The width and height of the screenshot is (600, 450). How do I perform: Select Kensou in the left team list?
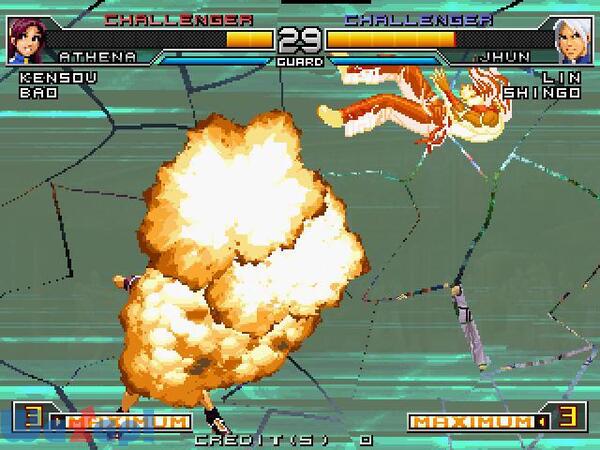pos(46,77)
